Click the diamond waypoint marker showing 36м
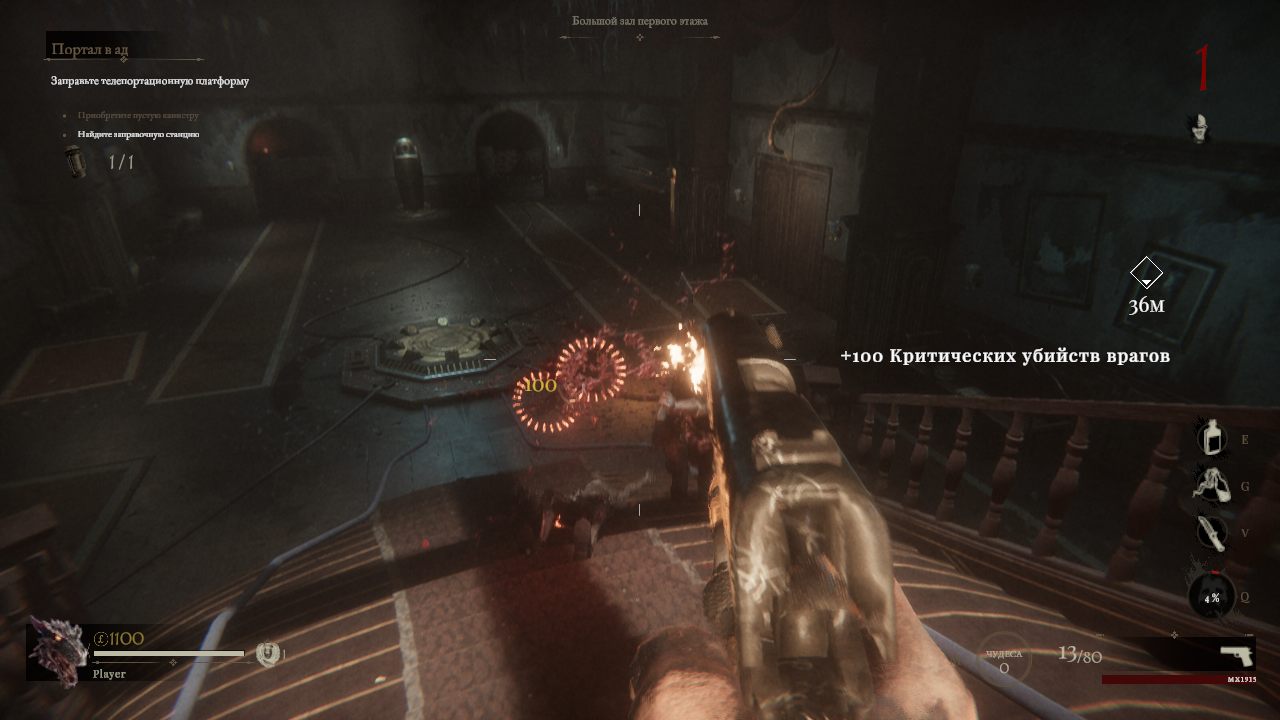Screen dimensions: 1280x720 pyautogui.click(x=1146, y=272)
